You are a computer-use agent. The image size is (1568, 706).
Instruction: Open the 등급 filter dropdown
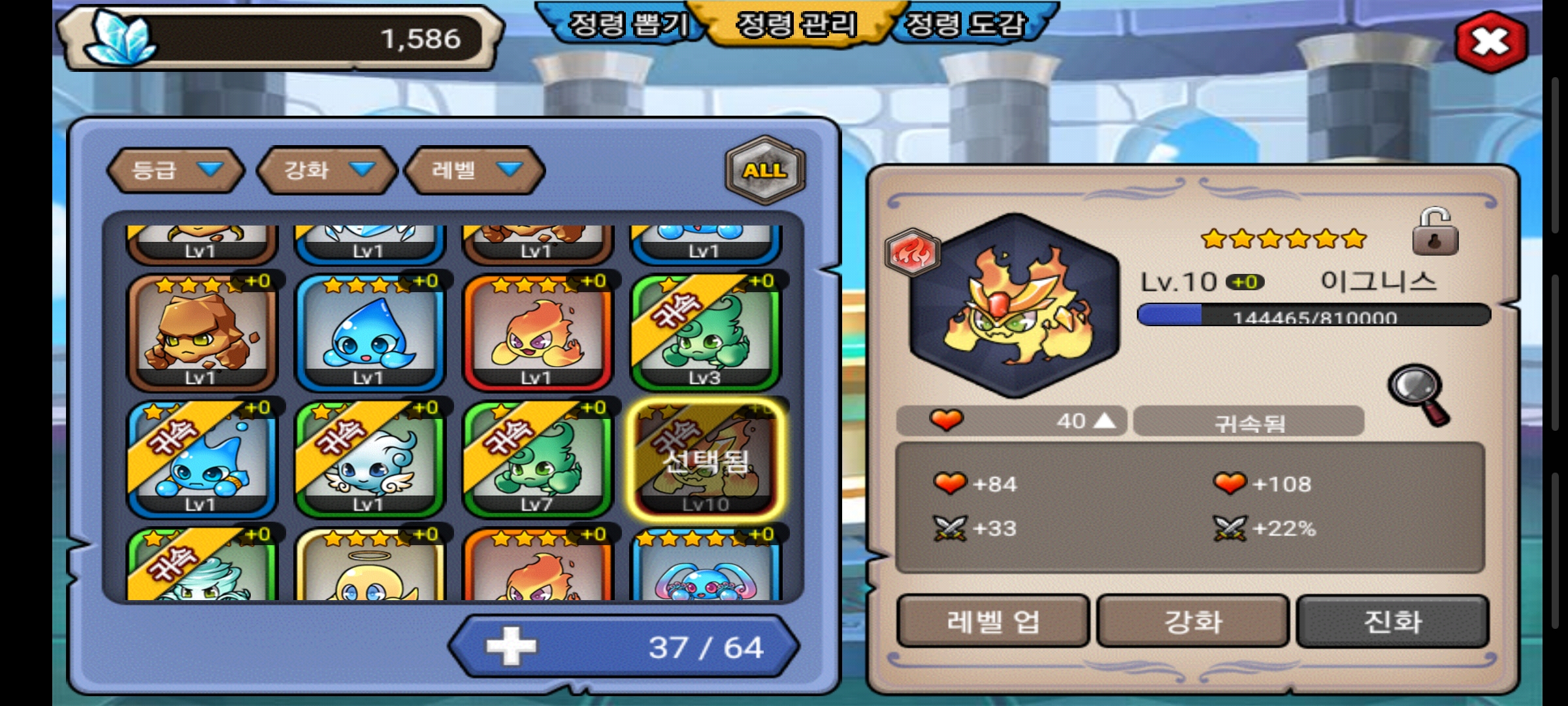coord(175,171)
